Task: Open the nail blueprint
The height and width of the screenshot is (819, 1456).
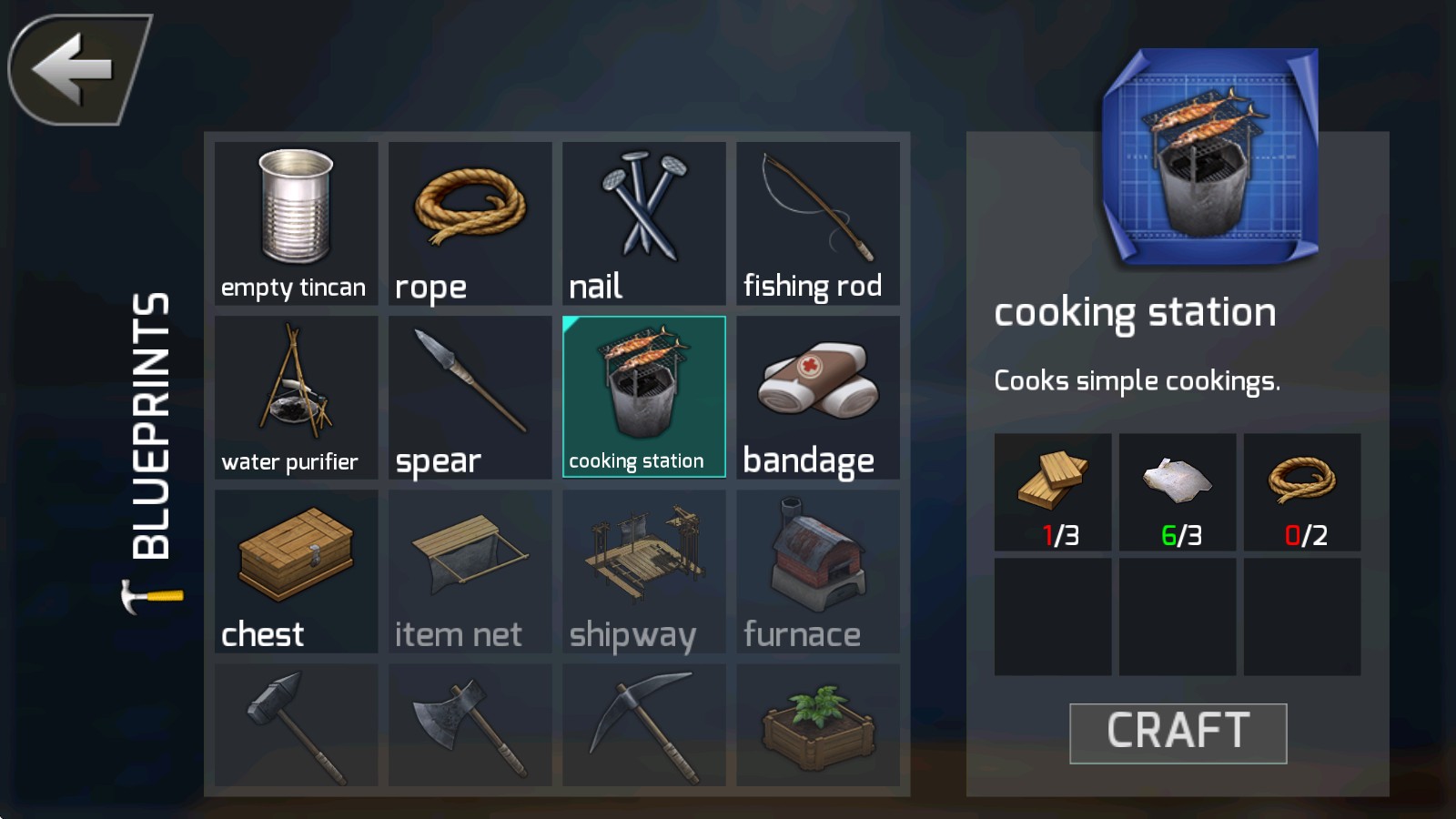Action: pyautogui.click(x=643, y=223)
